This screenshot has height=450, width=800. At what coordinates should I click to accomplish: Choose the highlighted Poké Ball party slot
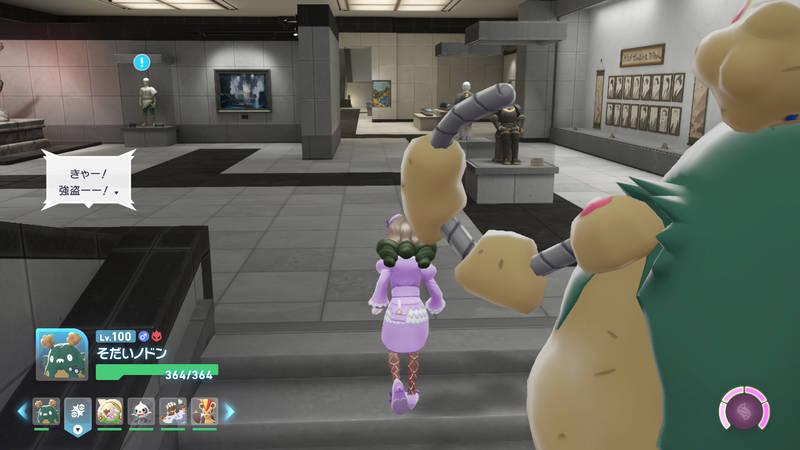[x=78, y=411]
